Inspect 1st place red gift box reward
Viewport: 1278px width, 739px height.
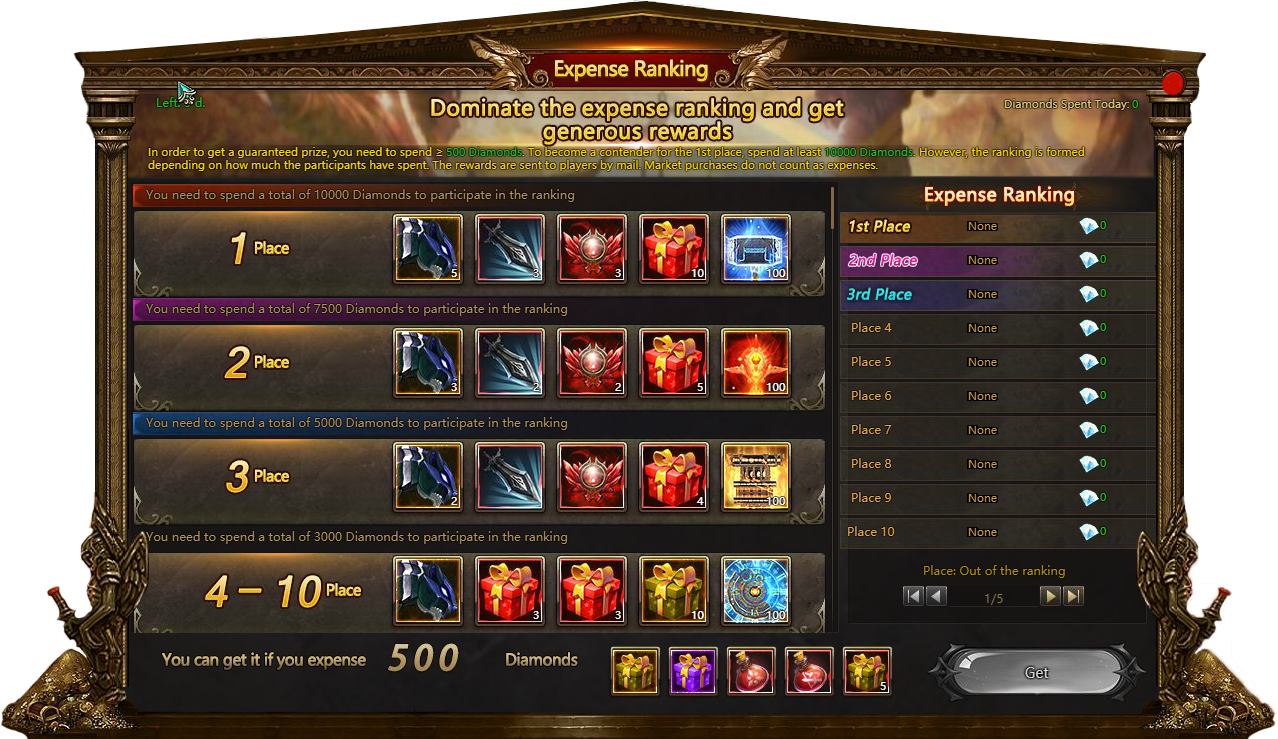pyautogui.click(x=673, y=248)
